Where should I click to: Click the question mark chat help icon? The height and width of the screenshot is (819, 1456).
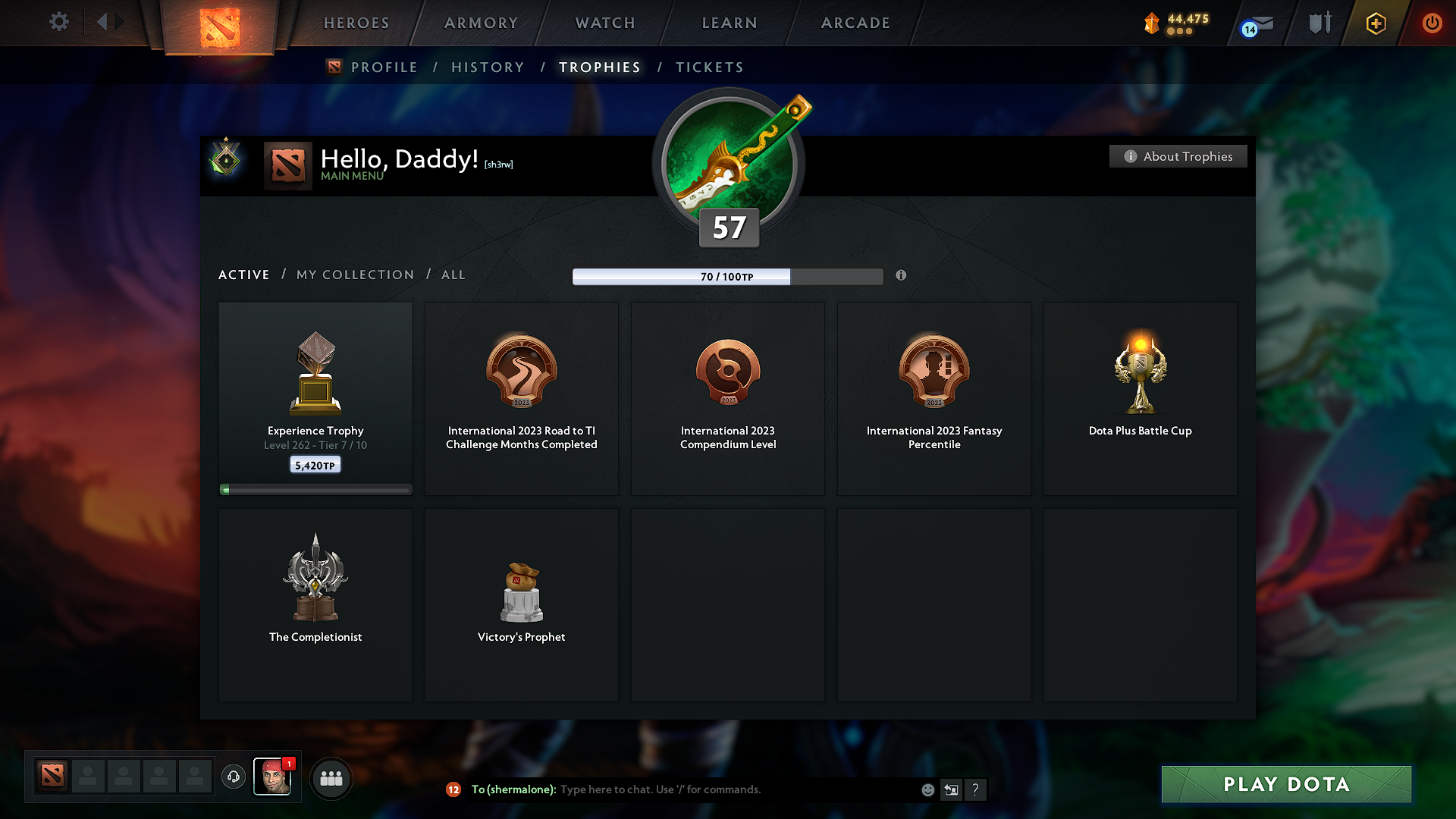pos(976,789)
